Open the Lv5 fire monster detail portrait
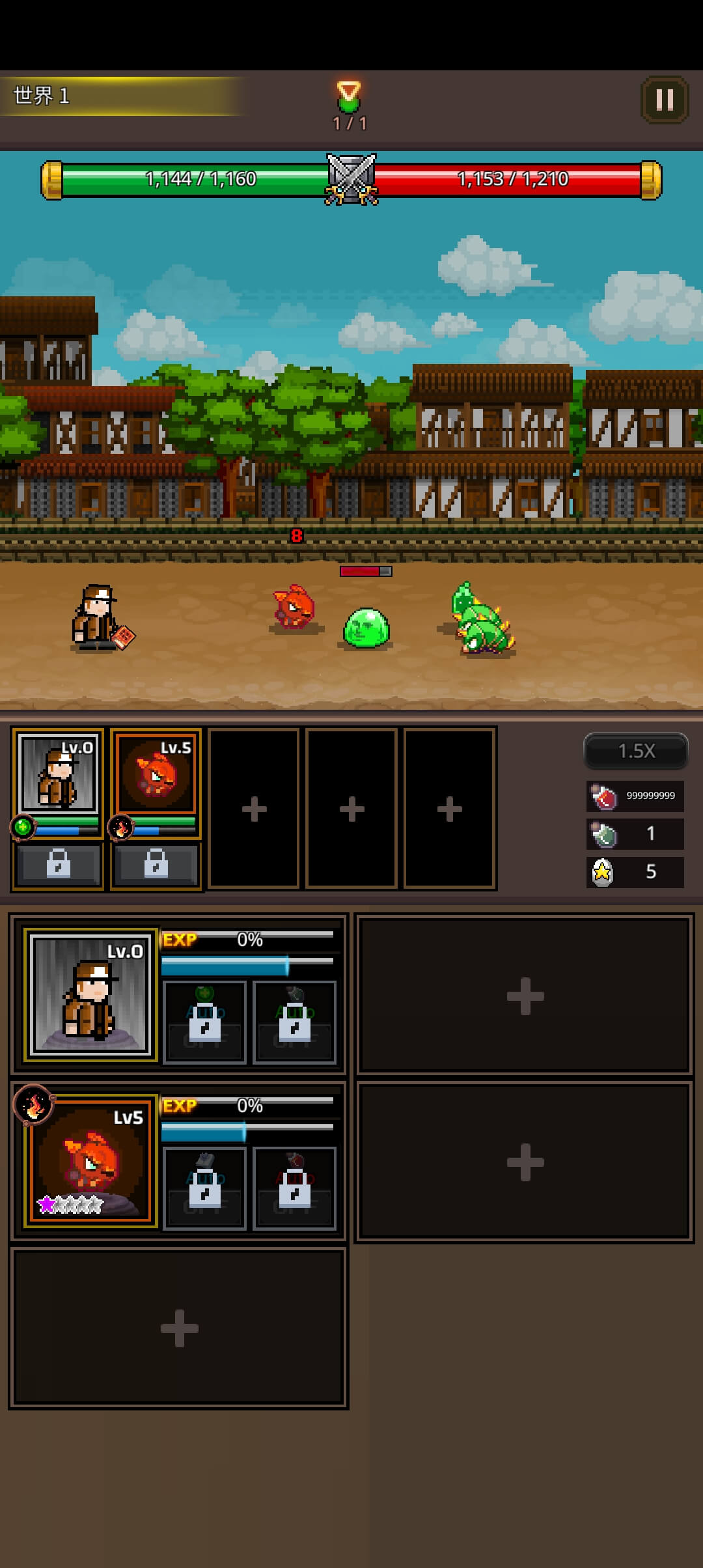The image size is (703, 1568). 90,1160
